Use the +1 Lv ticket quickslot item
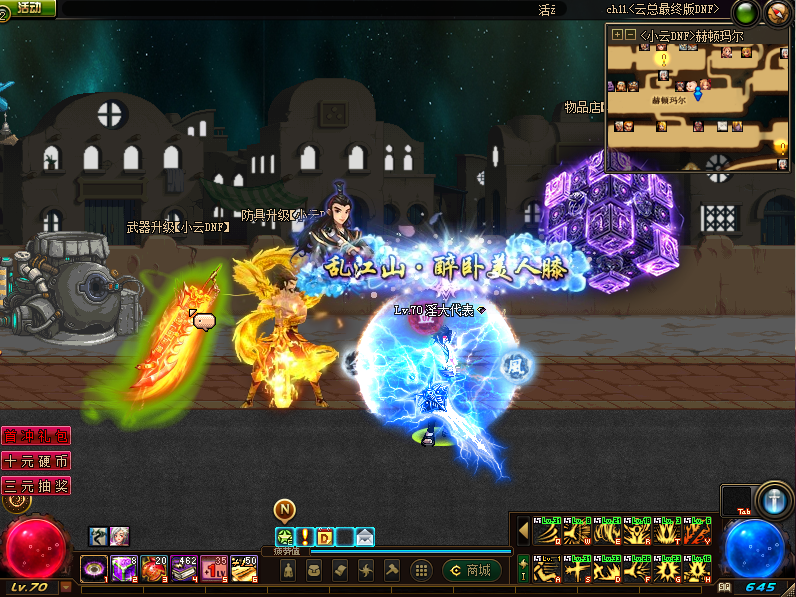 214,569
